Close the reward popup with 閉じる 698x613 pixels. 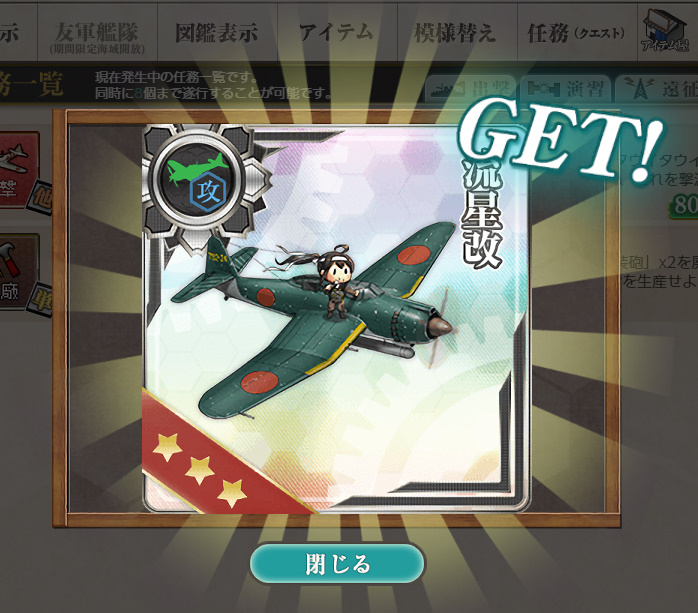337,564
